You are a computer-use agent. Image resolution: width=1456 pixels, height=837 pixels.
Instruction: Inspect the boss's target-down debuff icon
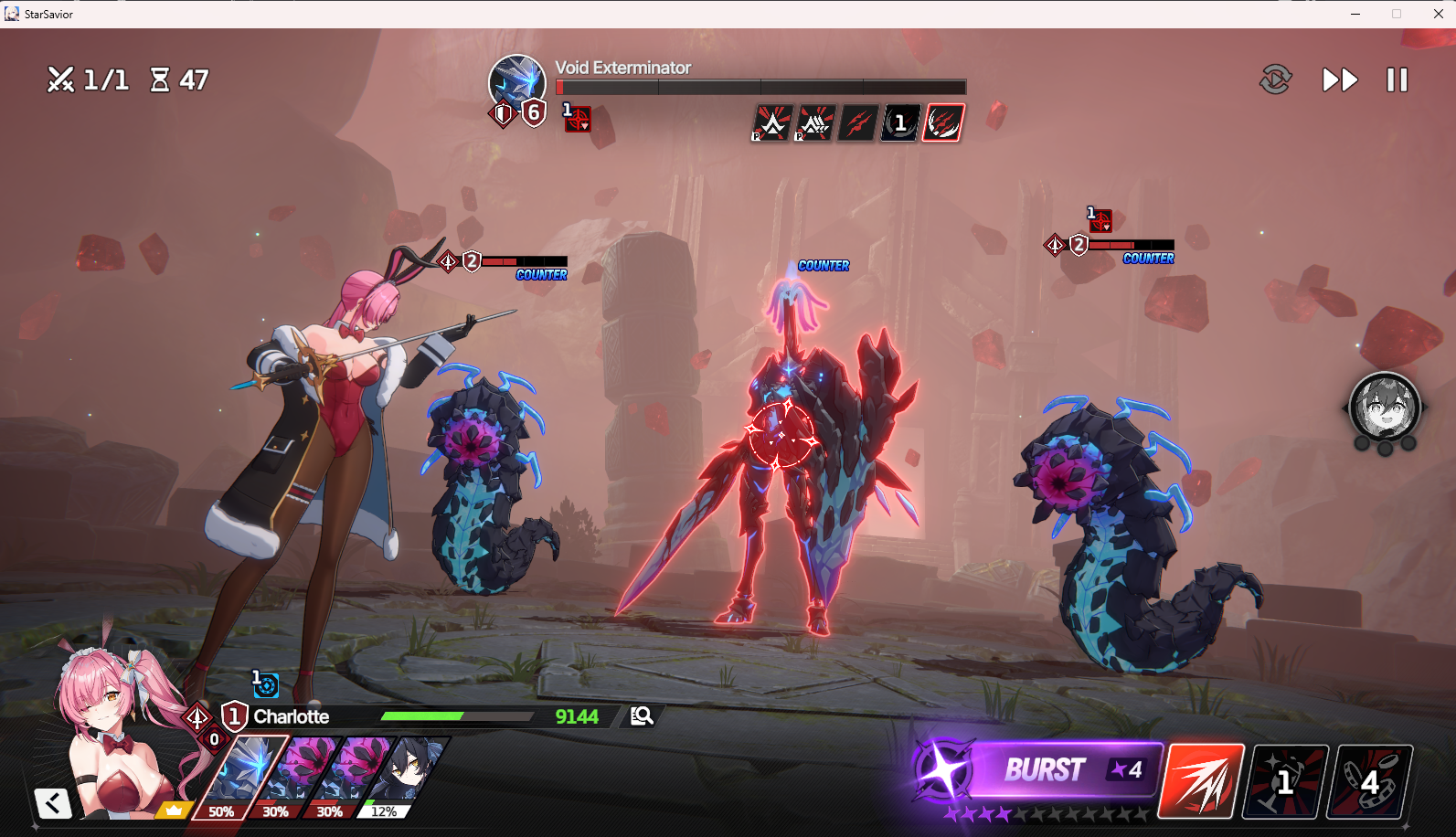click(577, 118)
